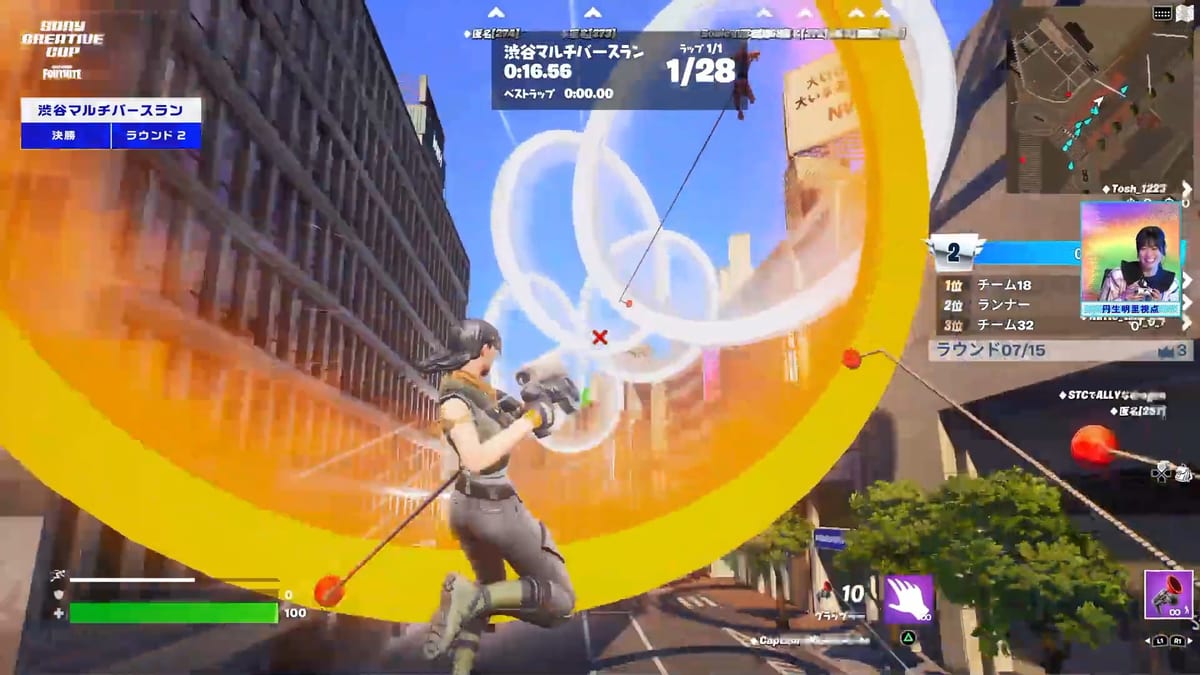This screenshot has height=675, width=1200.
Task: Choose the チーム32 third-place leaderboard row
Action: (x=1005, y=325)
